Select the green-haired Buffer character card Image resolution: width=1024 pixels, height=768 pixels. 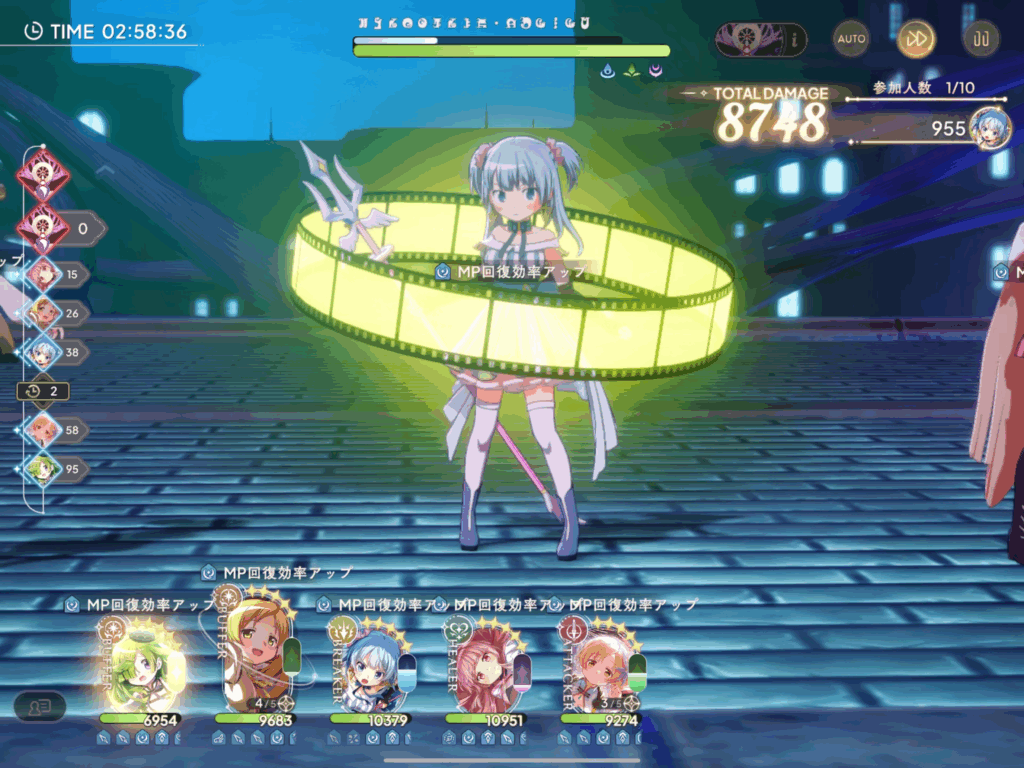click(x=139, y=662)
